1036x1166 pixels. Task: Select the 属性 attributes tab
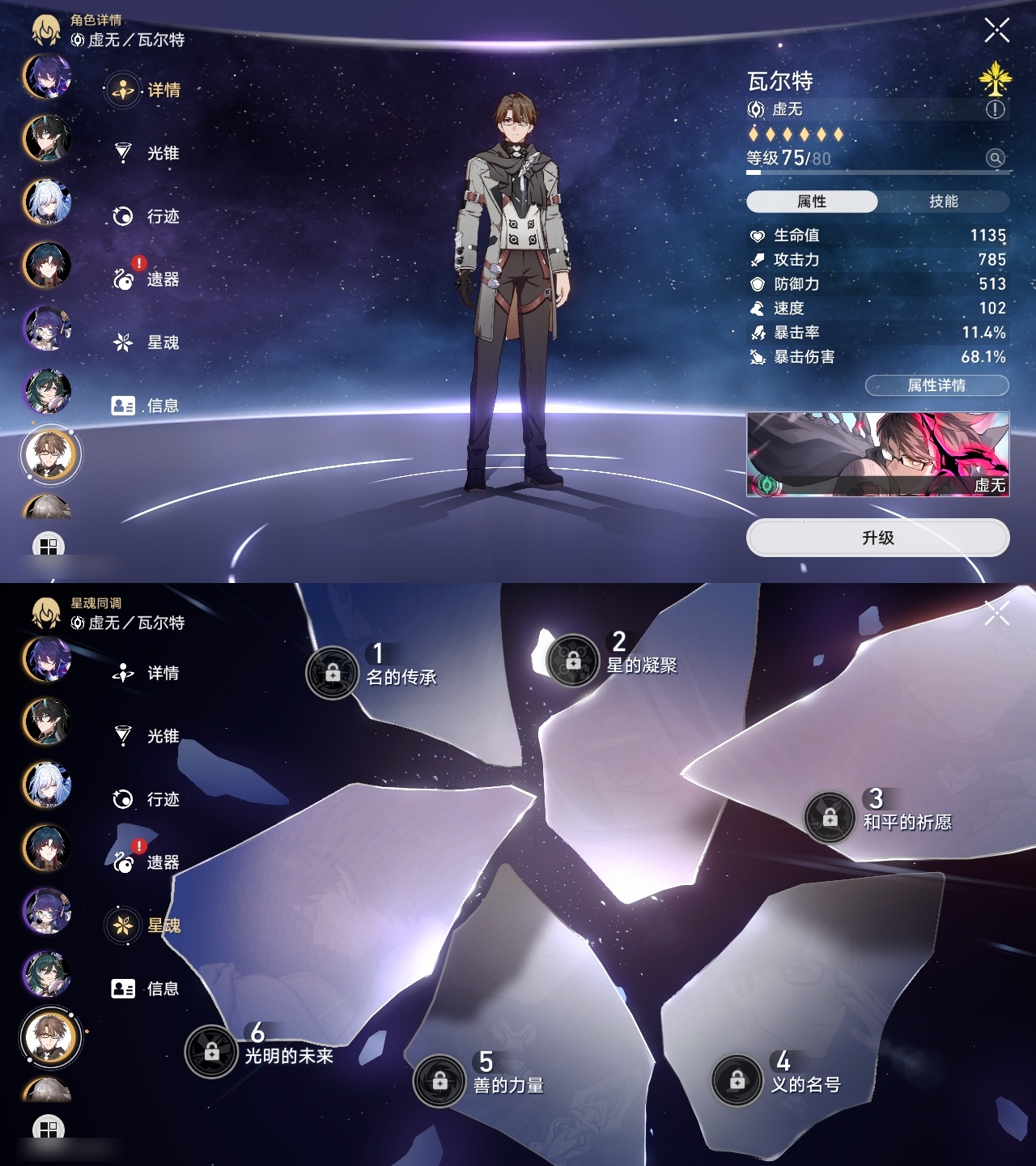[812, 202]
